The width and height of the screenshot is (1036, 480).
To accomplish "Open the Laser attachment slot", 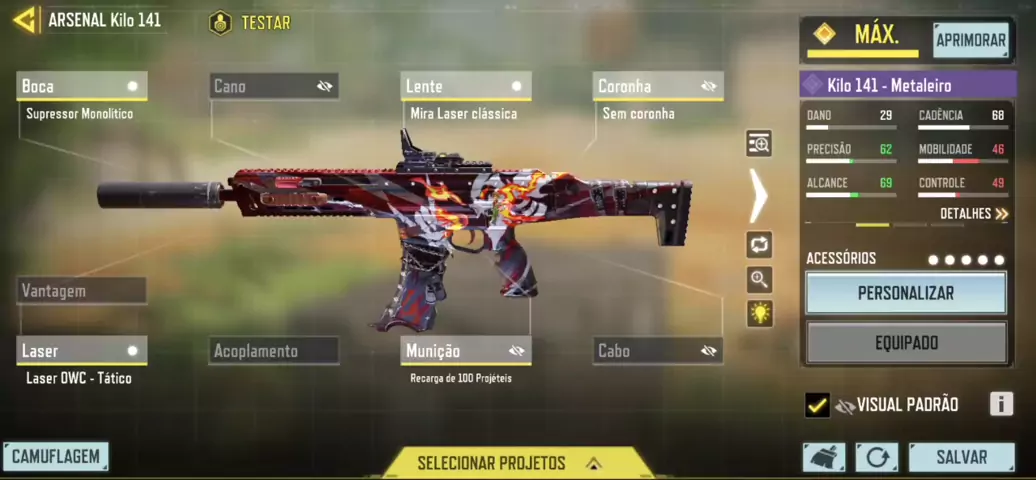I will tap(82, 351).
